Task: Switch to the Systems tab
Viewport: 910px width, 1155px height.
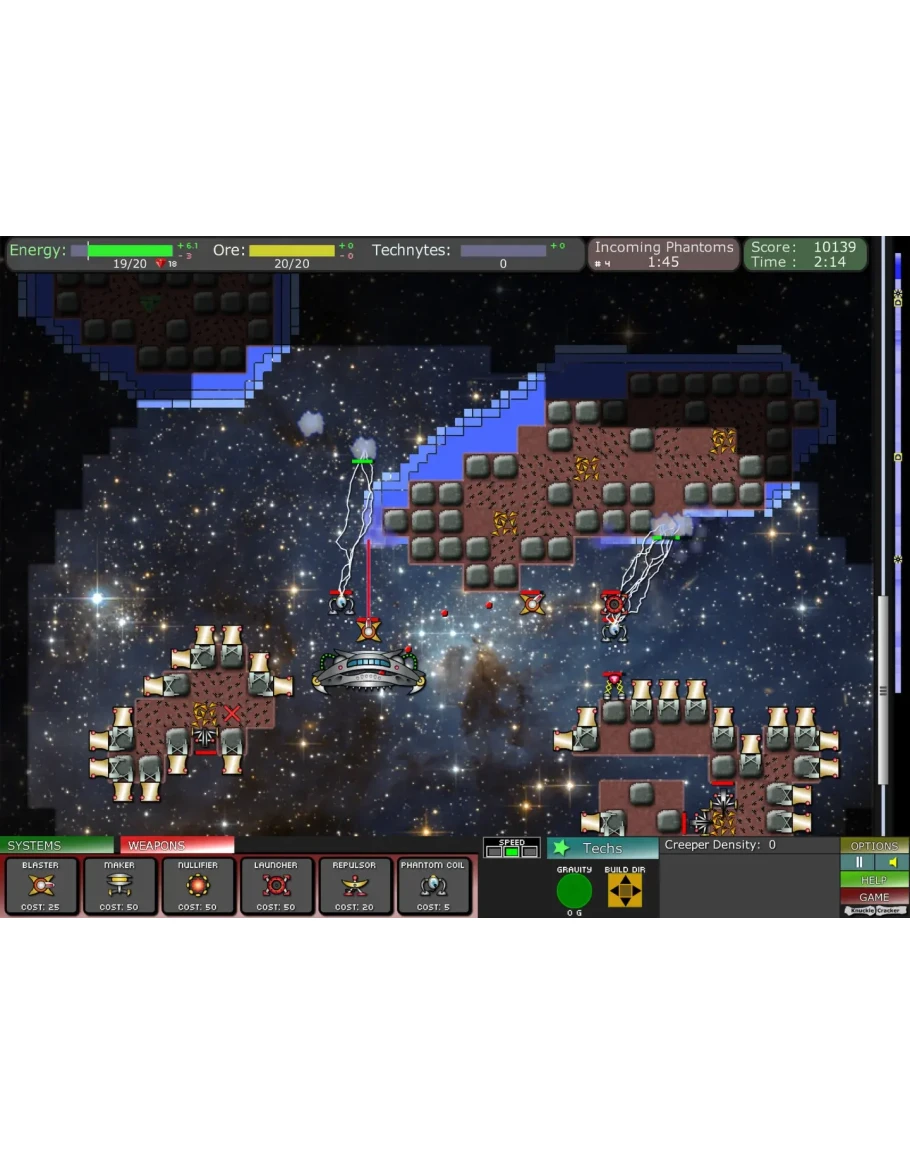Action: (57, 846)
